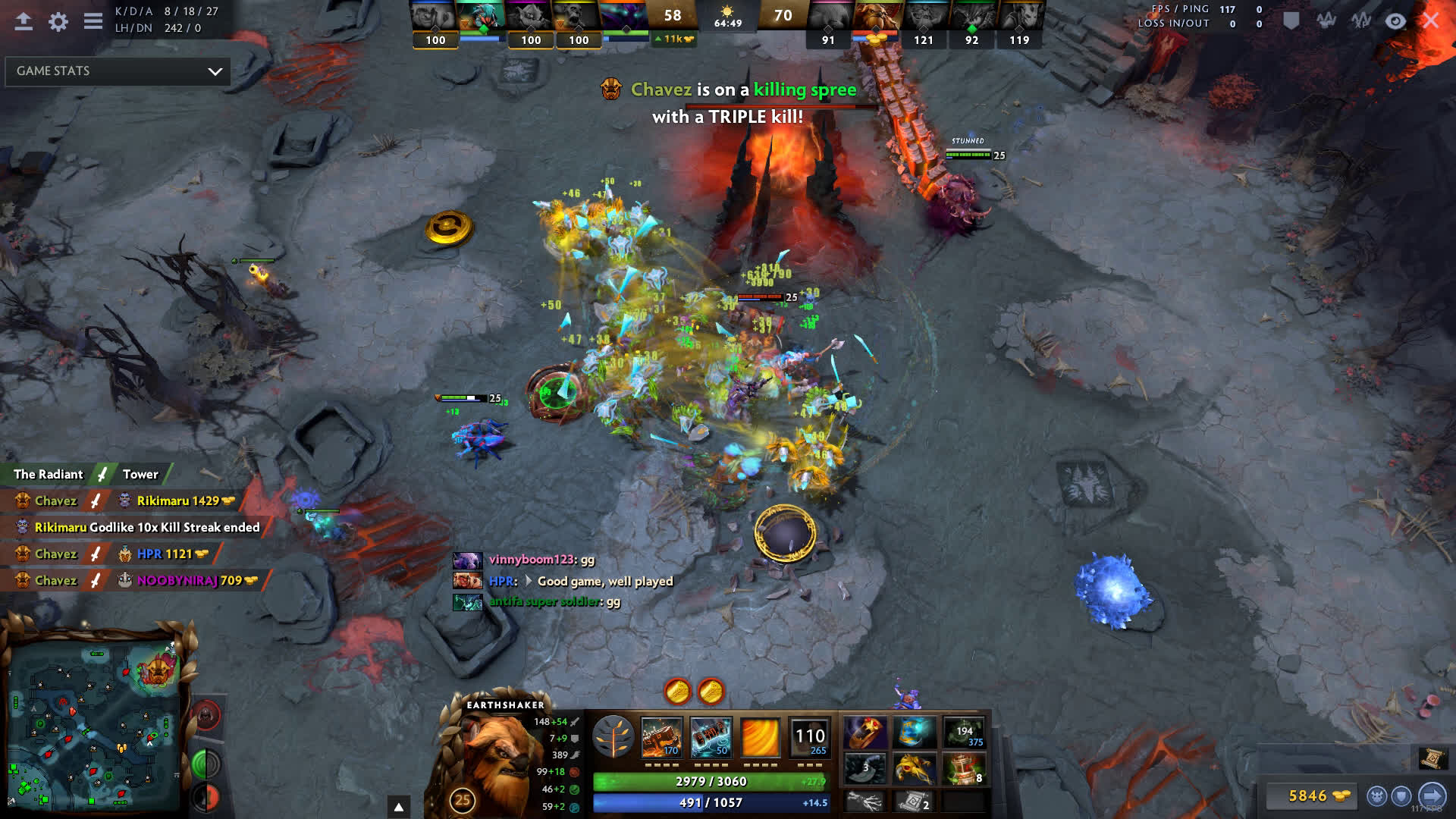
Task: Select the tower item with 8 charges
Action: pyautogui.click(x=964, y=768)
